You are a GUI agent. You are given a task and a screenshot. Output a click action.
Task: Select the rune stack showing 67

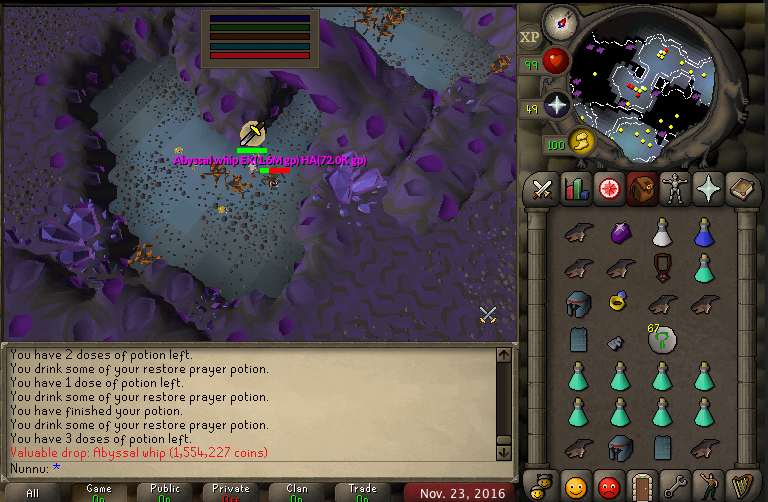[660, 339]
